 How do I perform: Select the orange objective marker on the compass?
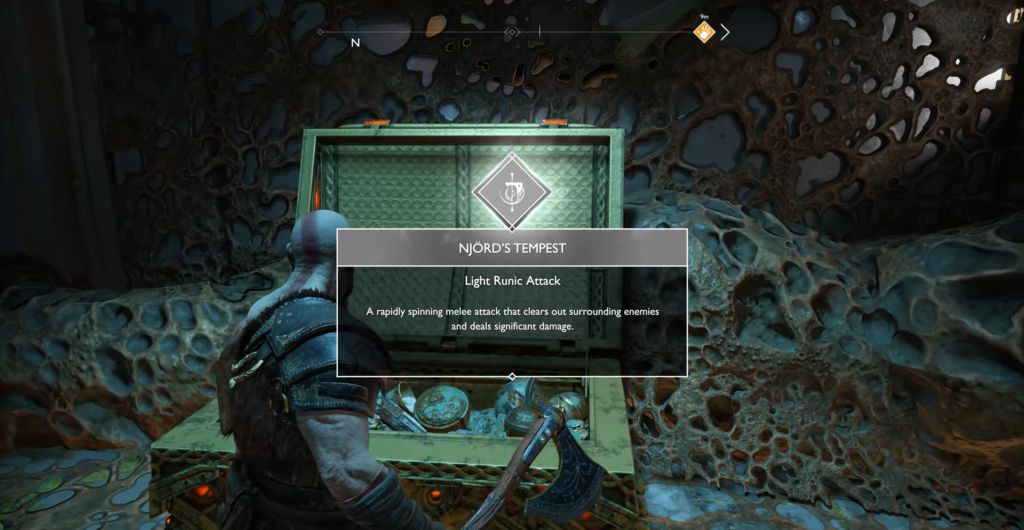[705, 33]
